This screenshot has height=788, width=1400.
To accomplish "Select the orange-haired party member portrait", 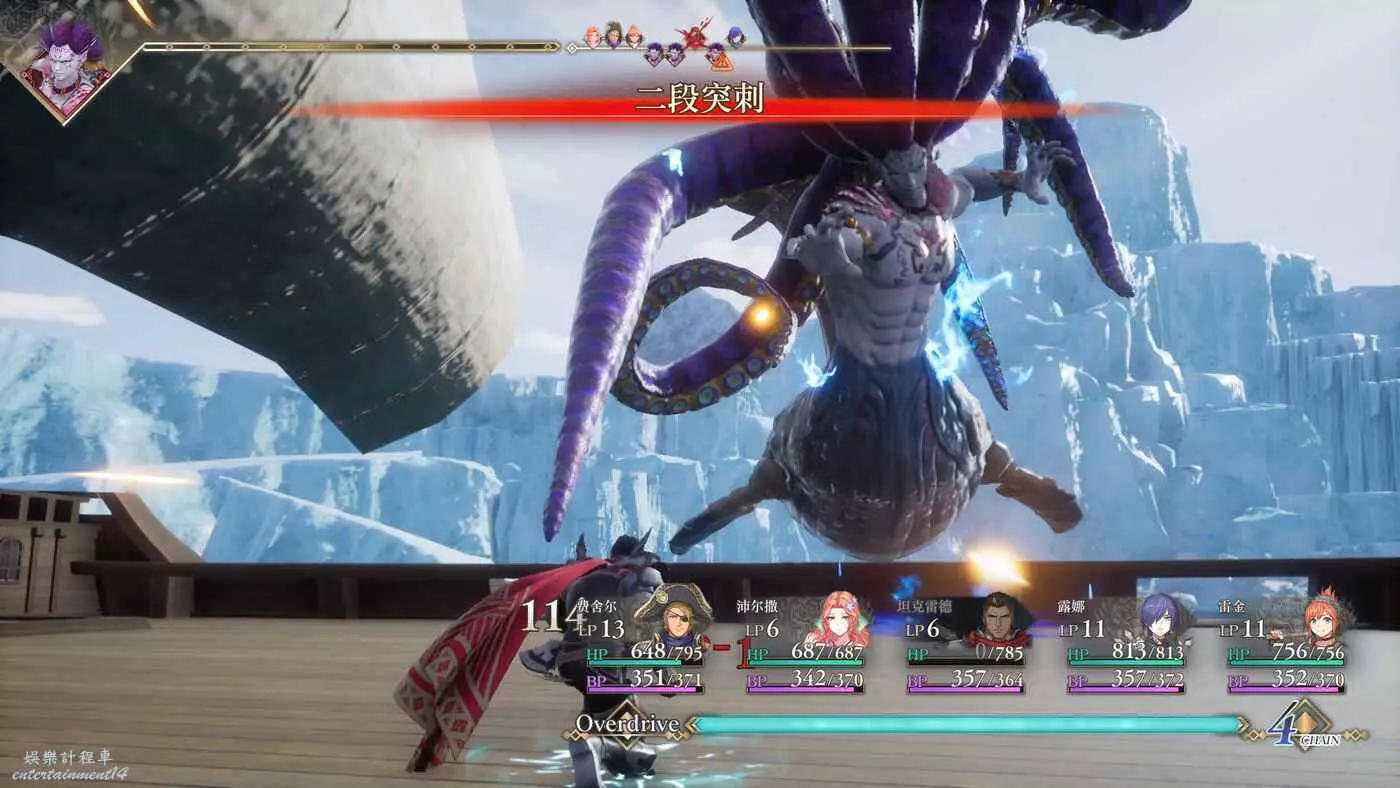I will click(x=1320, y=618).
